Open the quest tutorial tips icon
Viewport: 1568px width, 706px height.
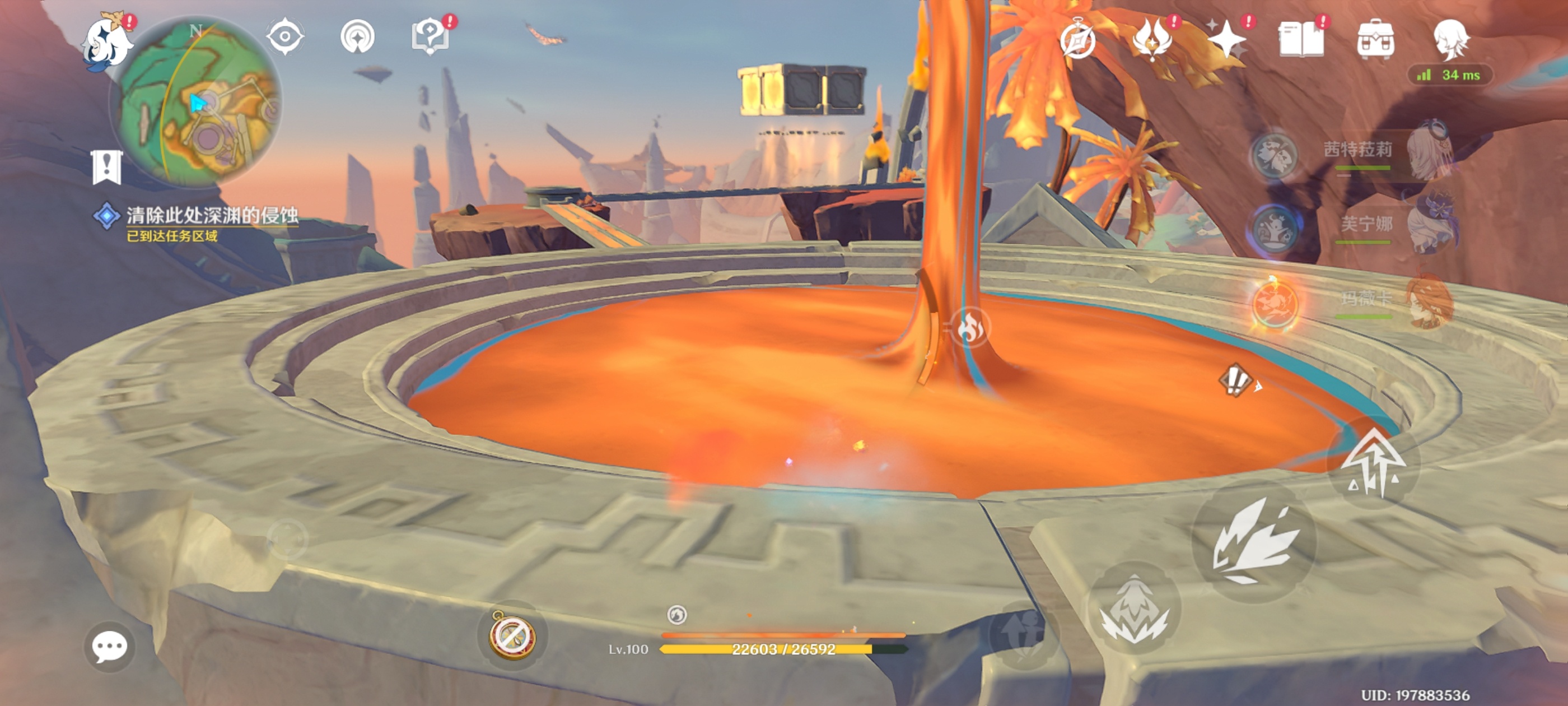tap(430, 36)
